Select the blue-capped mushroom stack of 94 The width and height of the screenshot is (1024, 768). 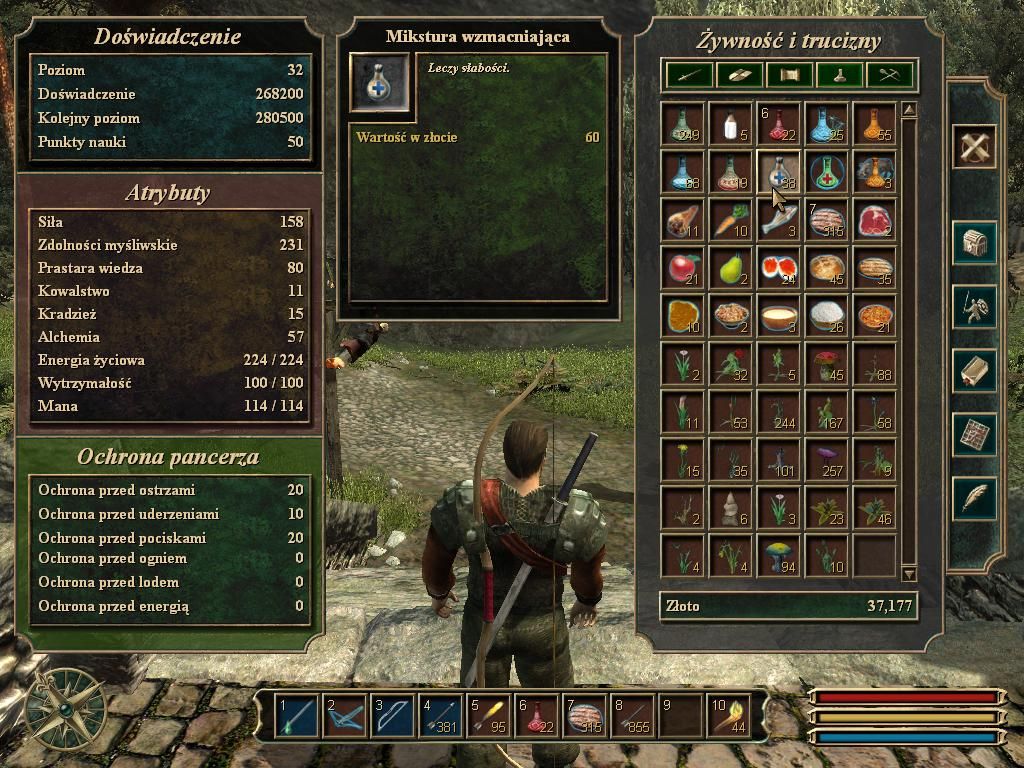pos(779,555)
